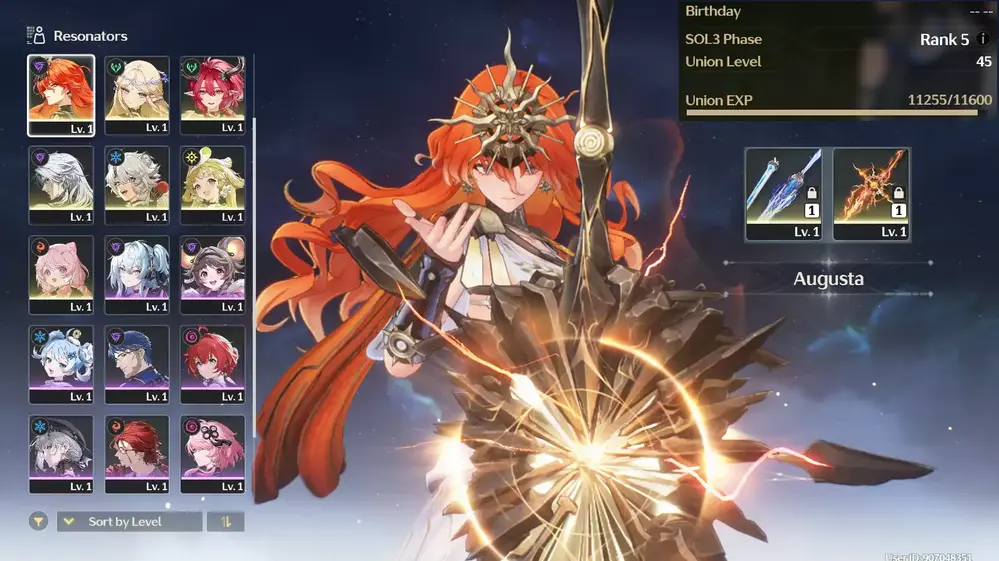999x561 pixels.
Task: Select the pink-haired resonator with black hairpin
Action: point(213,454)
